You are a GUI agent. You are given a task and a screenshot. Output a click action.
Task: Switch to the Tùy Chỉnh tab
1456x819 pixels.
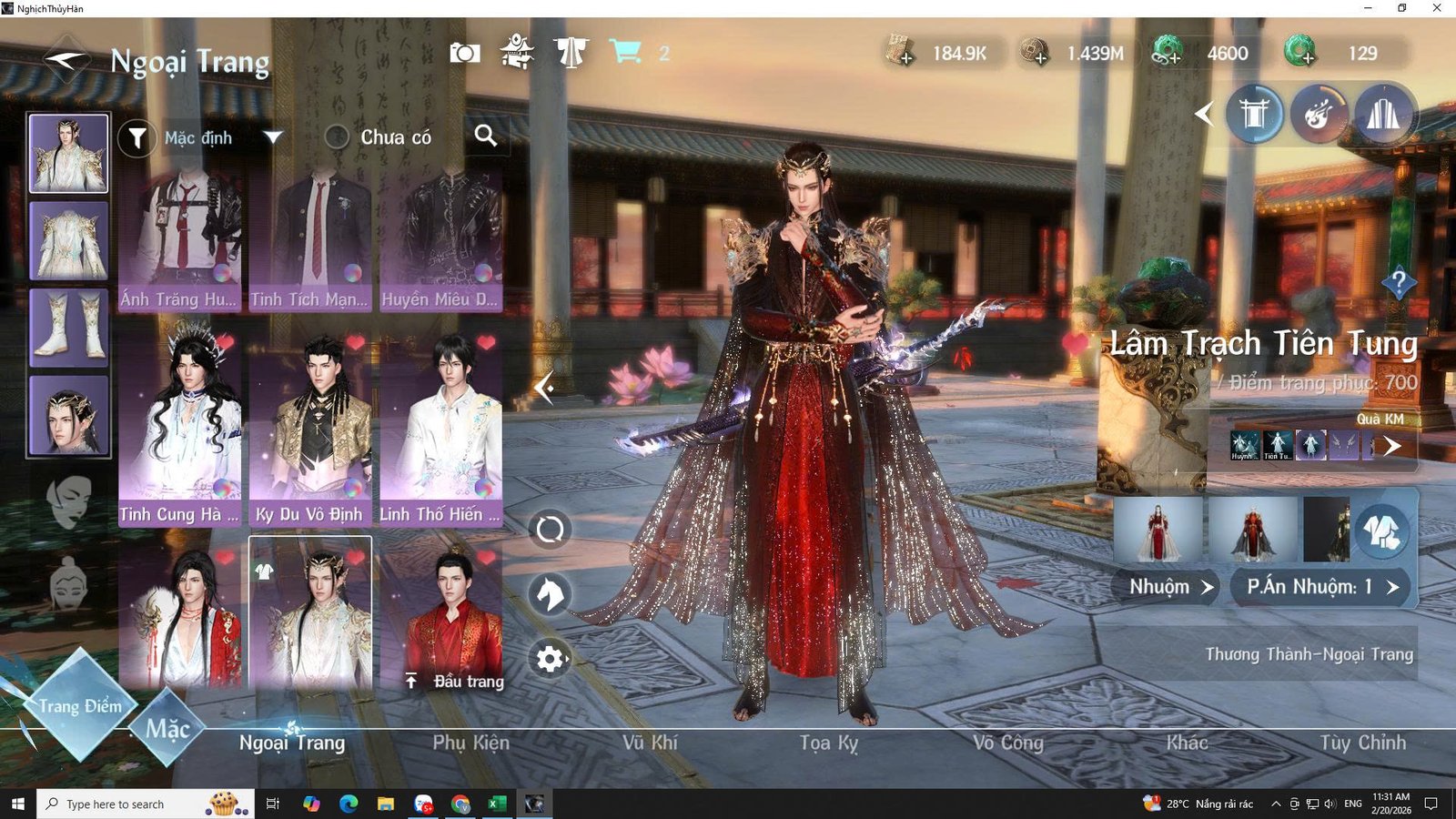1356,743
